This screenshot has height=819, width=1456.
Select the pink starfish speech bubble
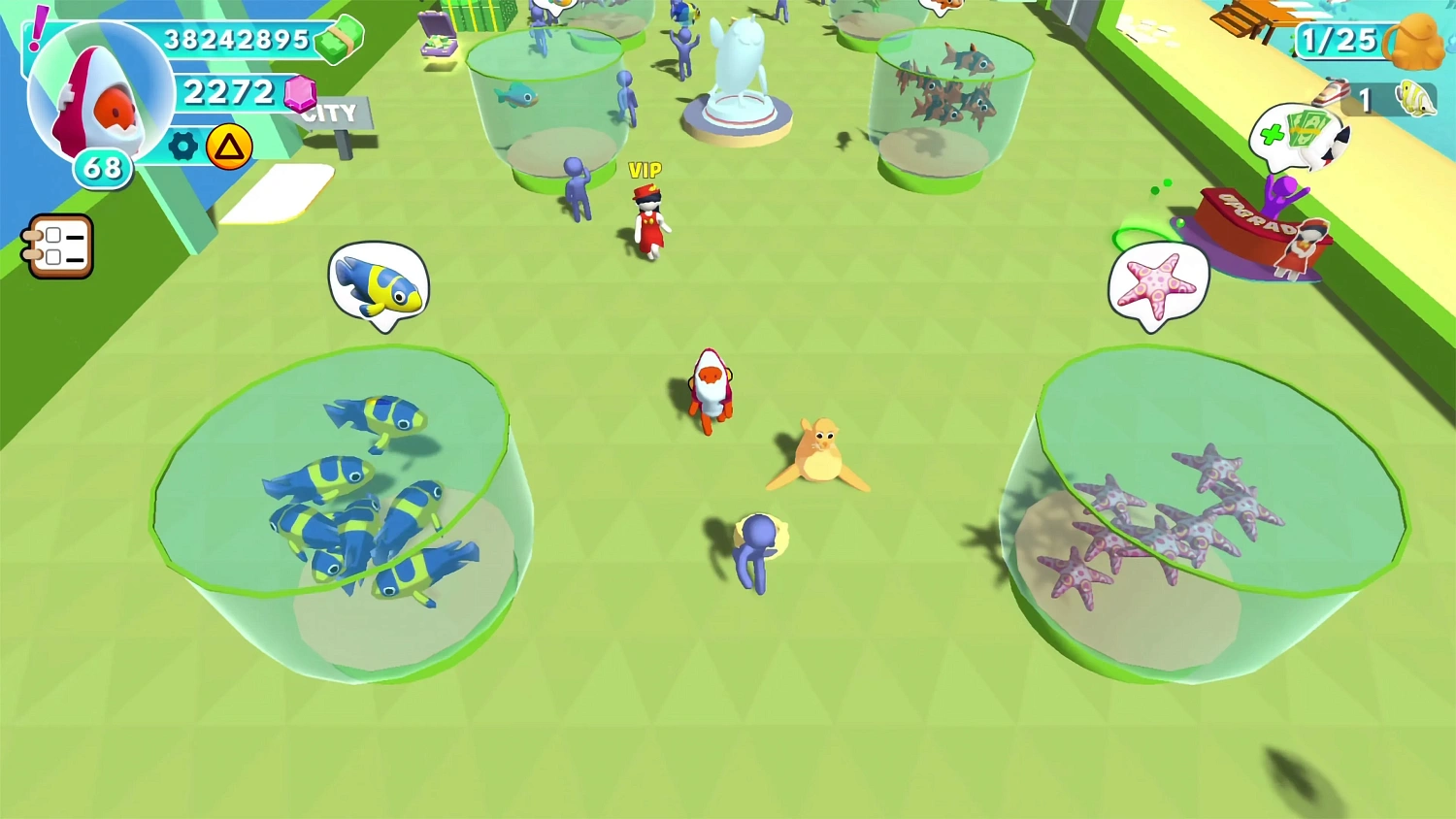point(1158,282)
